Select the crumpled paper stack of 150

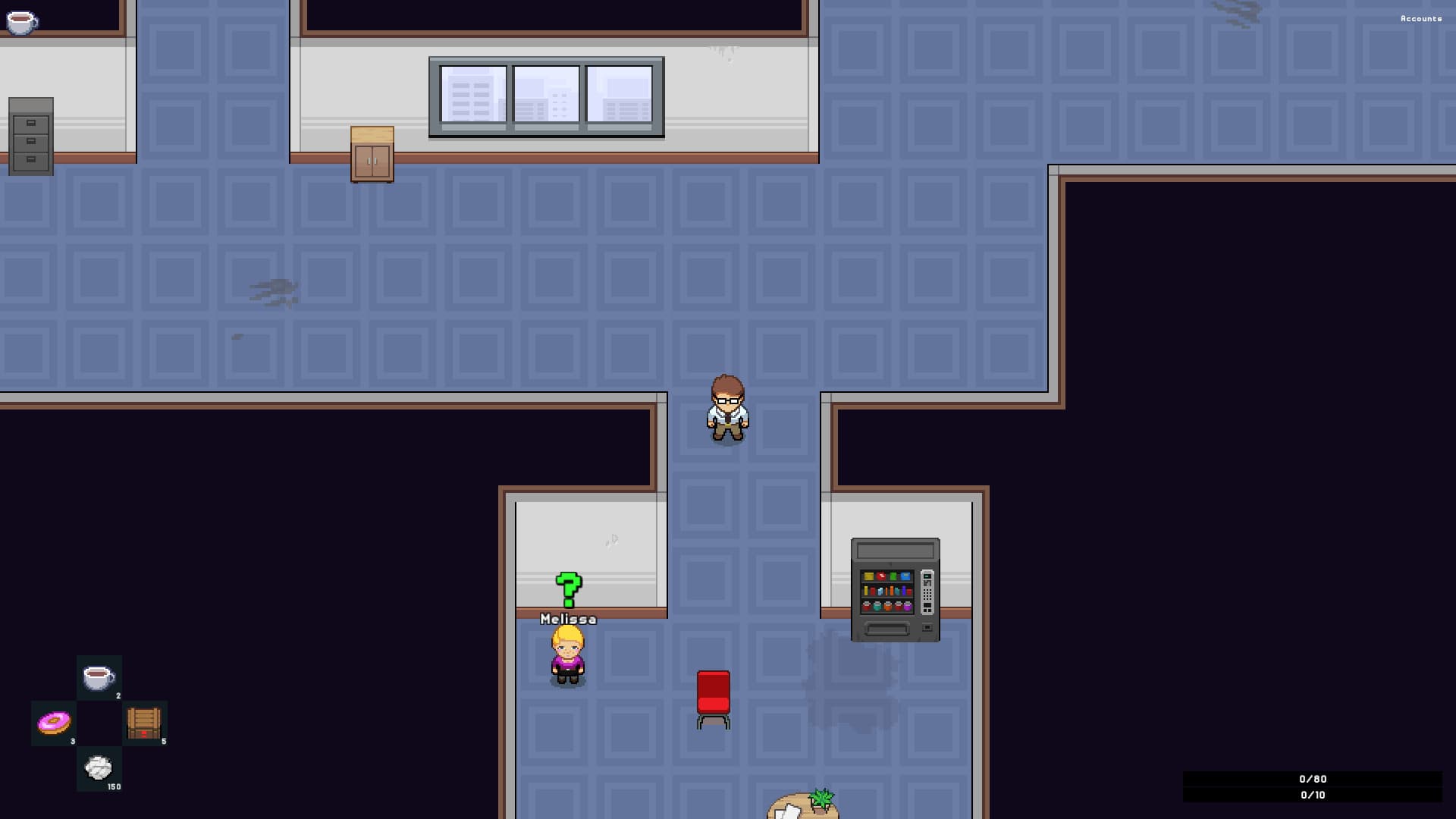tap(97, 768)
